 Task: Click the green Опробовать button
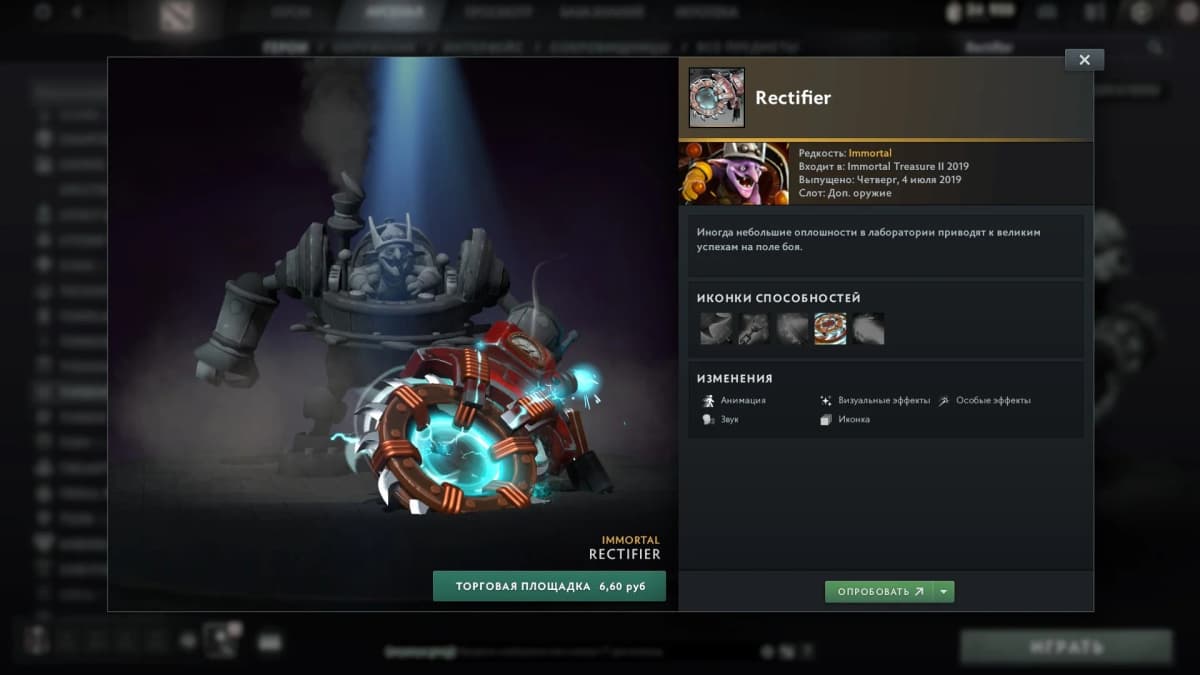(878, 592)
